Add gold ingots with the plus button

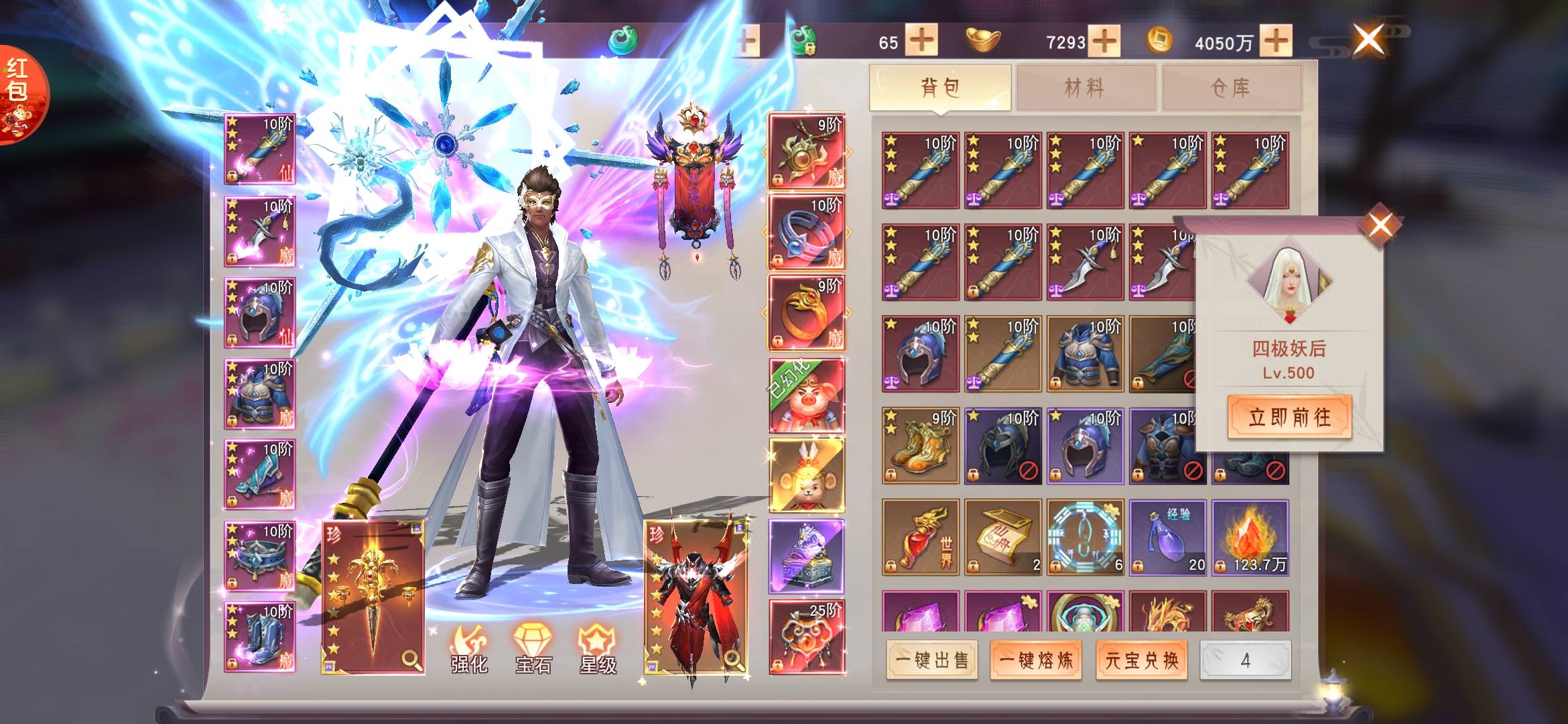pos(1104,41)
